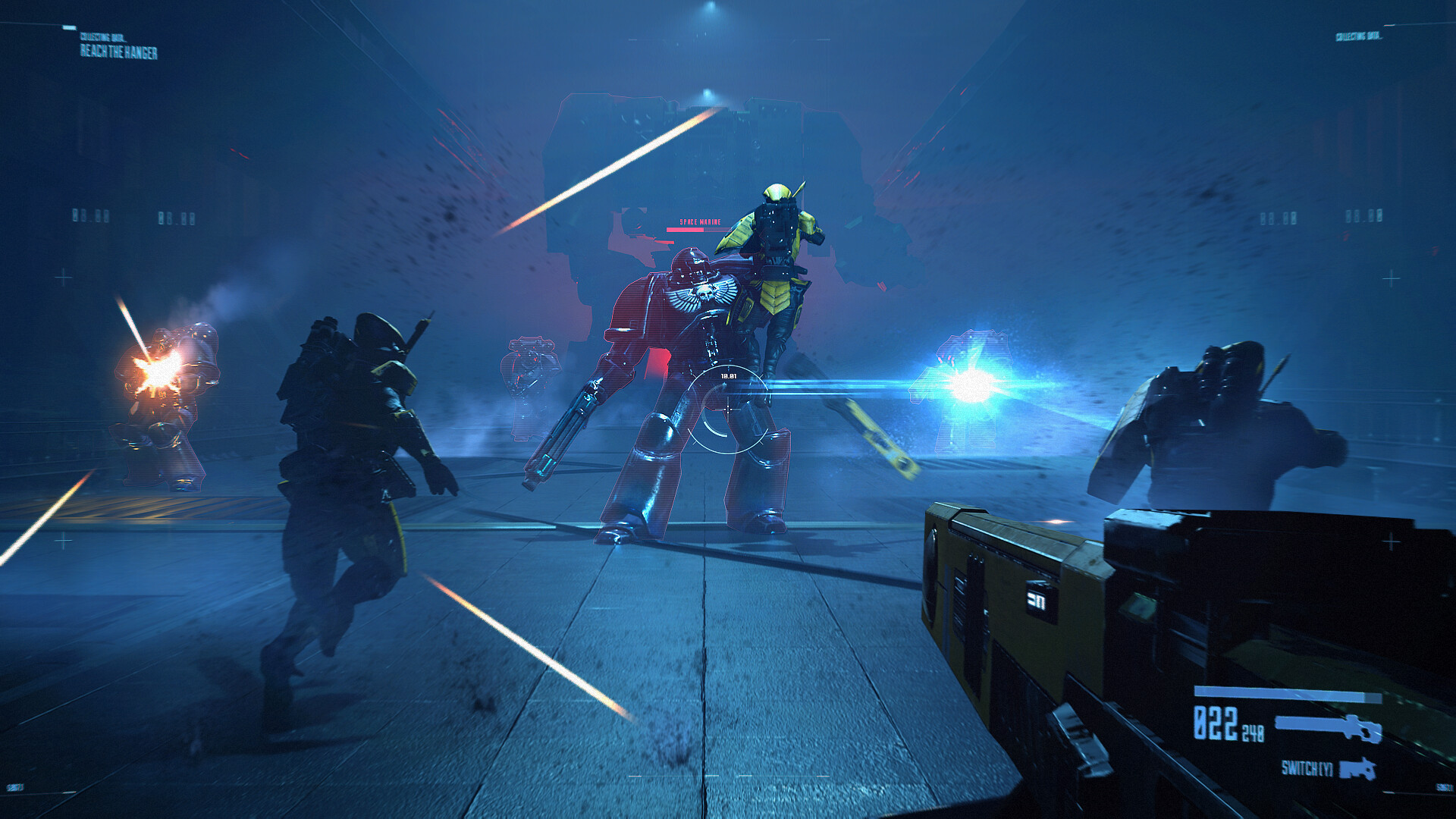Select the Reach the Hanger objective tracker
Viewport: 1456px width, 819px height.
[x=119, y=52]
